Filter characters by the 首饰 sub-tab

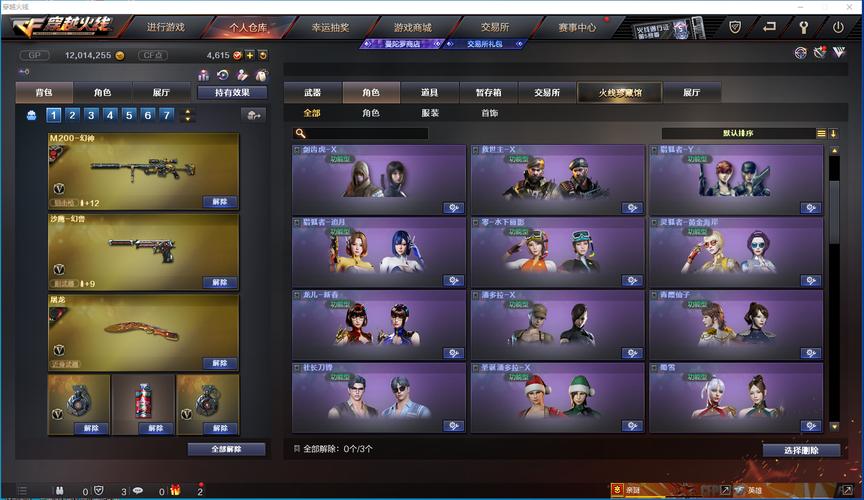point(489,113)
